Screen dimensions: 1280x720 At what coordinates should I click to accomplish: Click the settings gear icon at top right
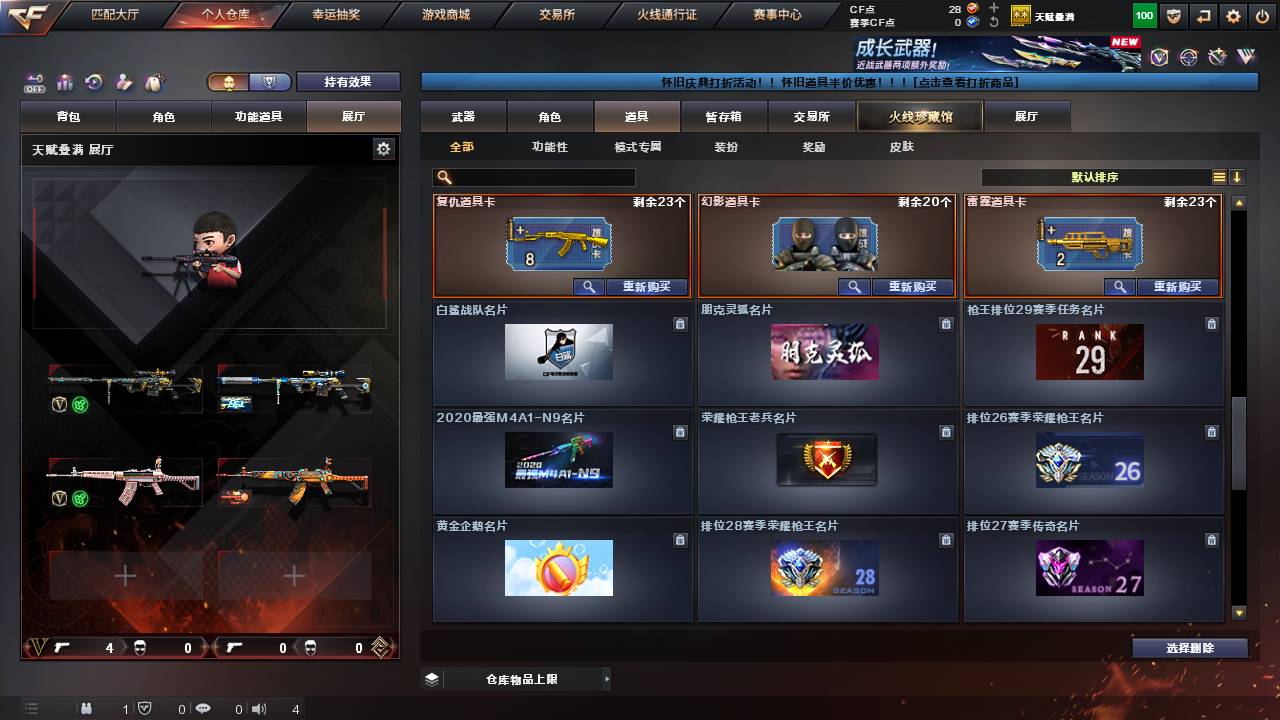1231,15
